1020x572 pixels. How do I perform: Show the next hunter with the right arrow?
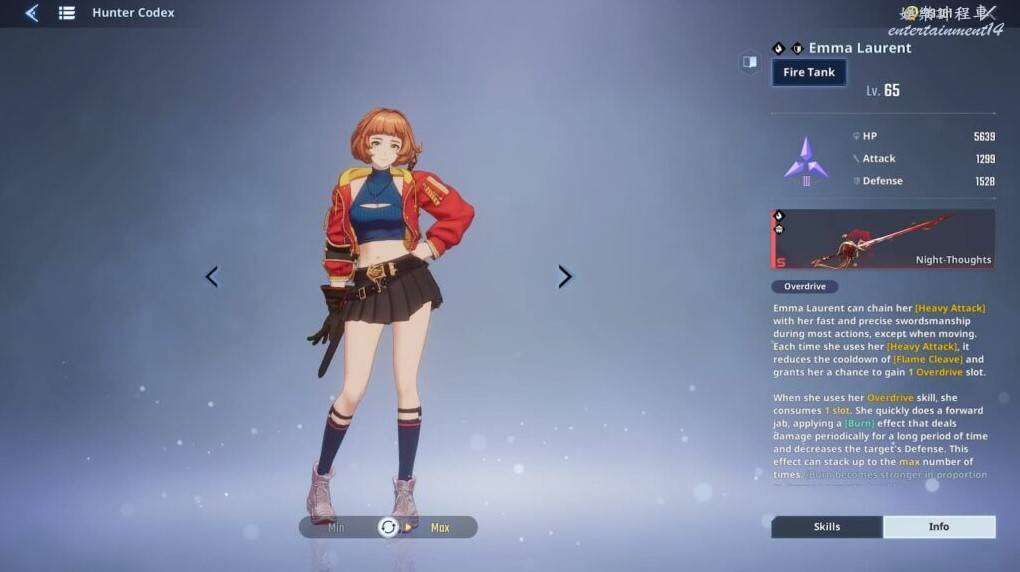pos(565,277)
